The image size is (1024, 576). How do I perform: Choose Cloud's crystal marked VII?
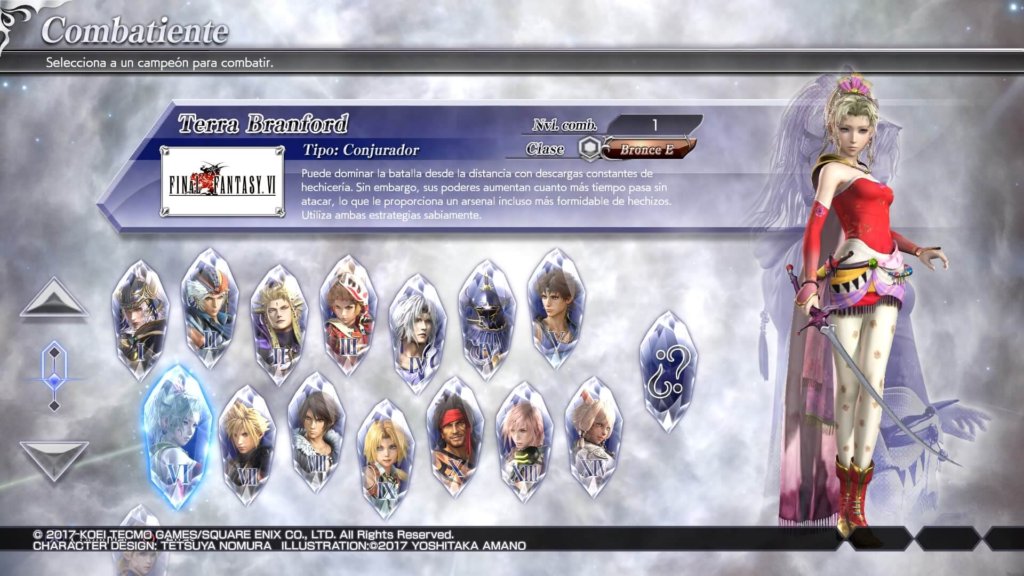click(246, 442)
